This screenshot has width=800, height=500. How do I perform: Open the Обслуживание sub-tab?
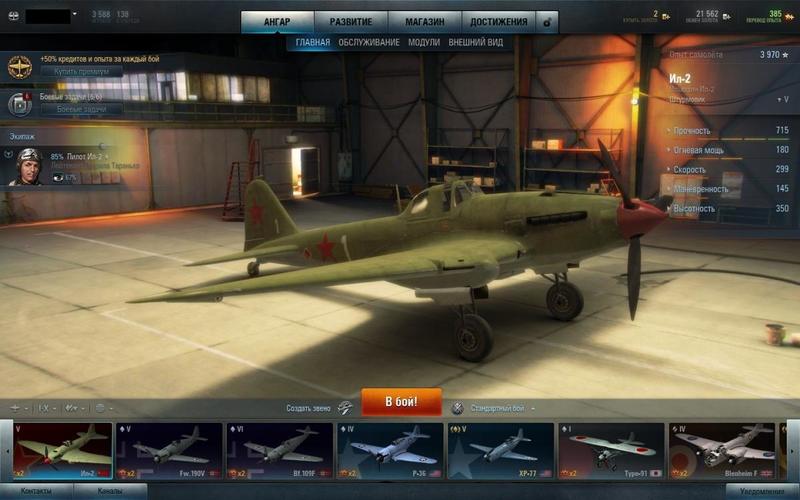pyautogui.click(x=368, y=43)
